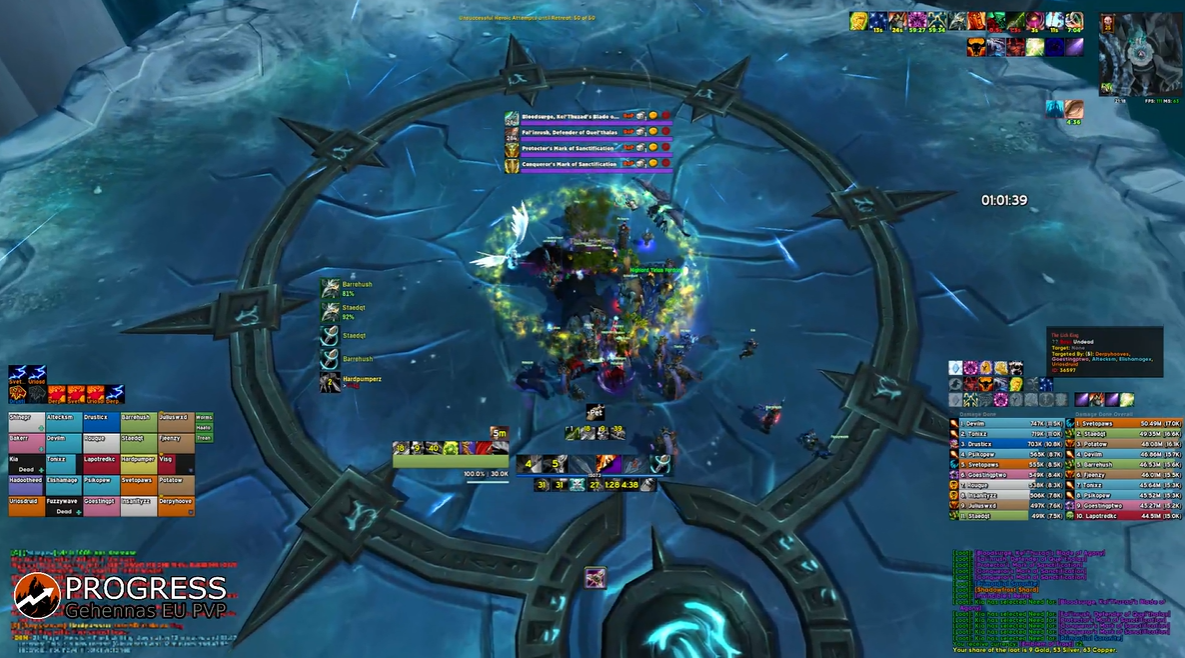Click the Conqueror's Mark of Sanctification loot icon
The width and height of the screenshot is (1185, 658).
pyautogui.click(x=511, y=164)
